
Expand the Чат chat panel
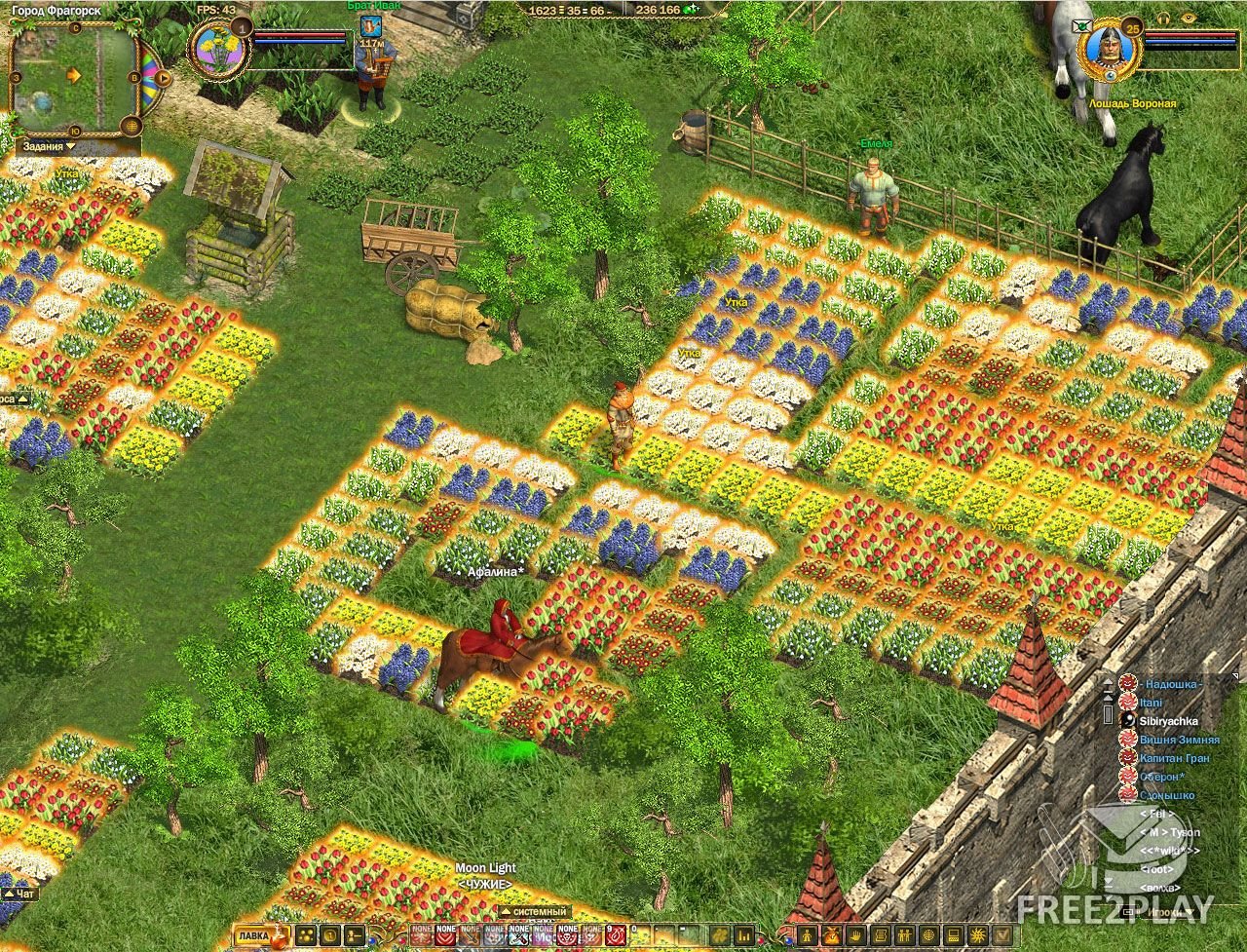(x=19, y=893)
